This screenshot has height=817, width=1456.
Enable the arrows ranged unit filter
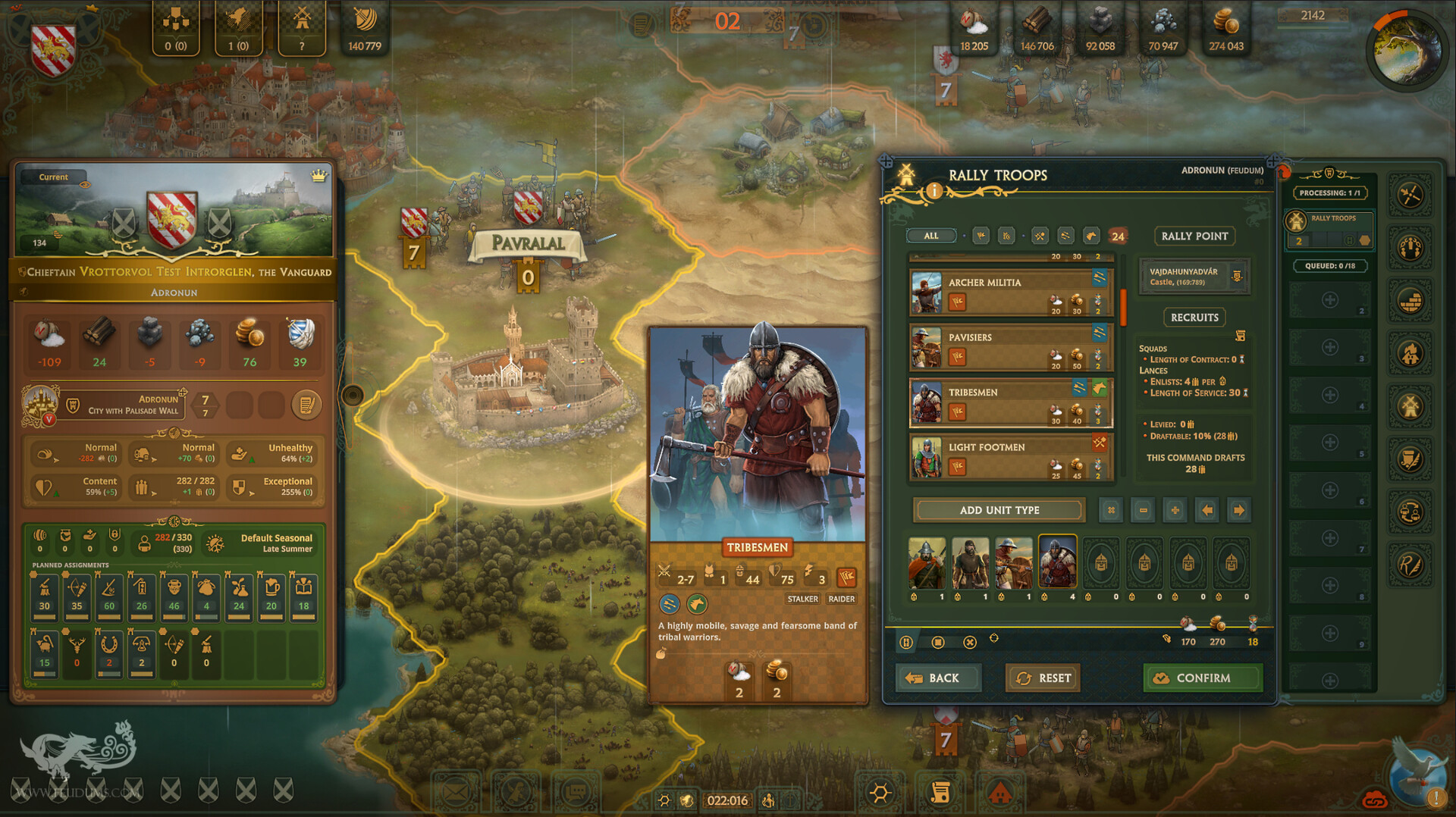pyautogui.click(x=1066, y=236)
